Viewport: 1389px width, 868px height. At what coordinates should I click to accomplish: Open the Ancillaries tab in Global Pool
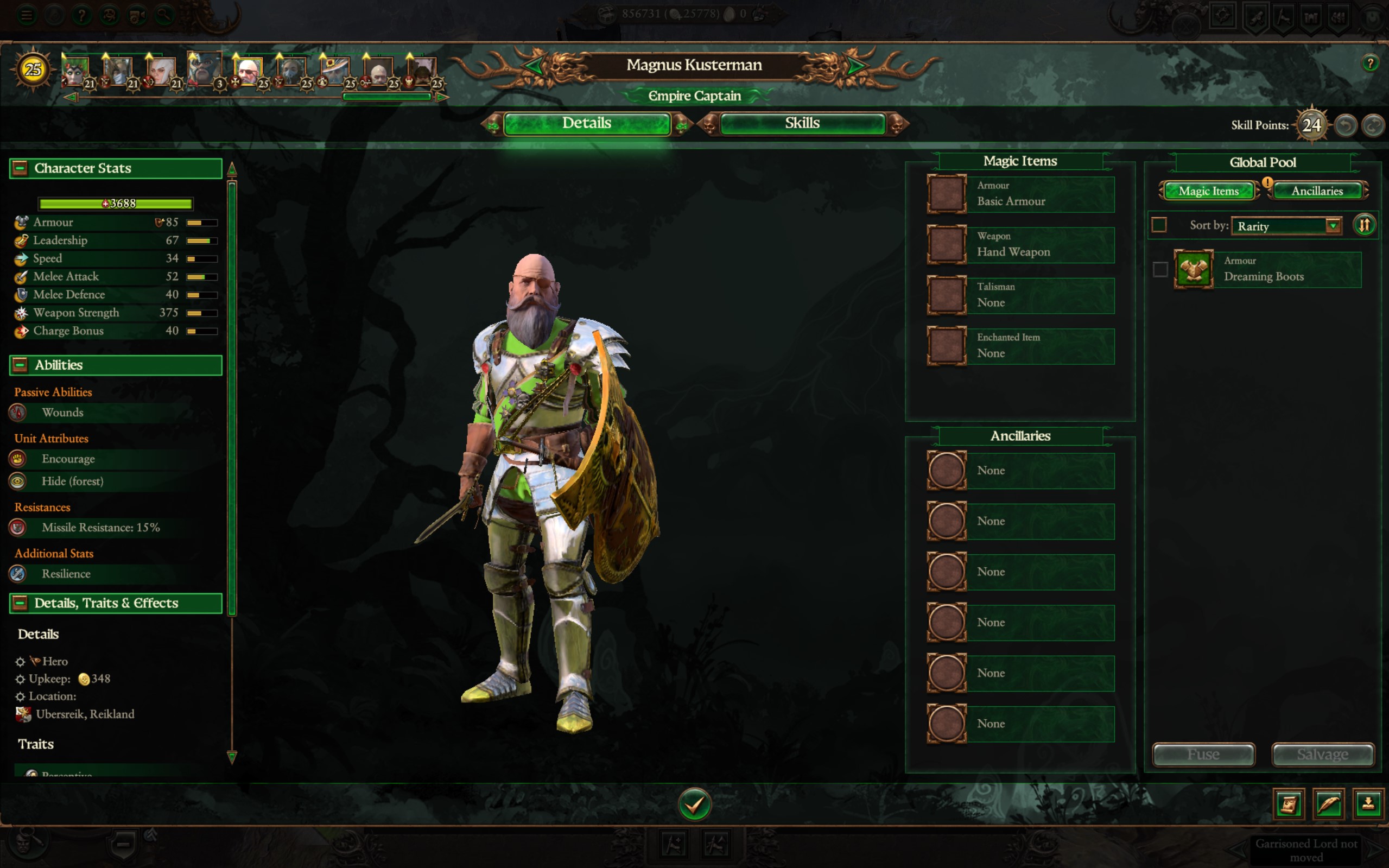tap(1317, 191)
